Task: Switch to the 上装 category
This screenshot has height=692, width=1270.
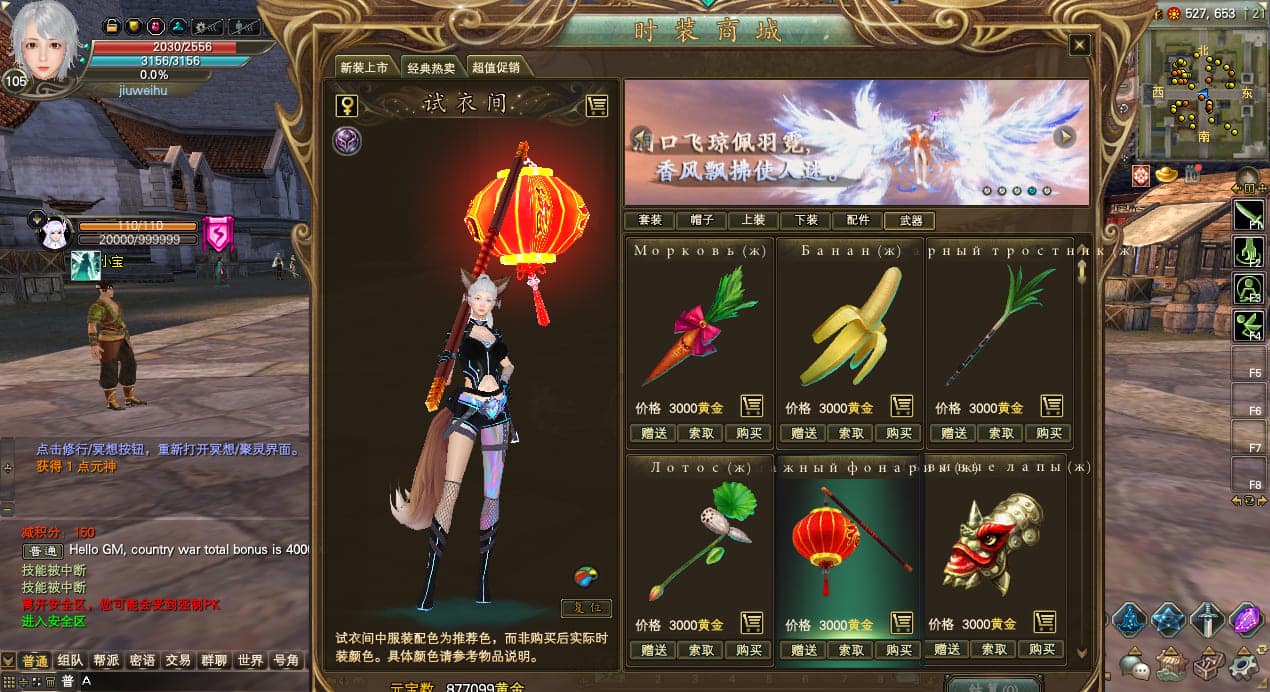Action: pyautogui.click(x=754, y=220)
